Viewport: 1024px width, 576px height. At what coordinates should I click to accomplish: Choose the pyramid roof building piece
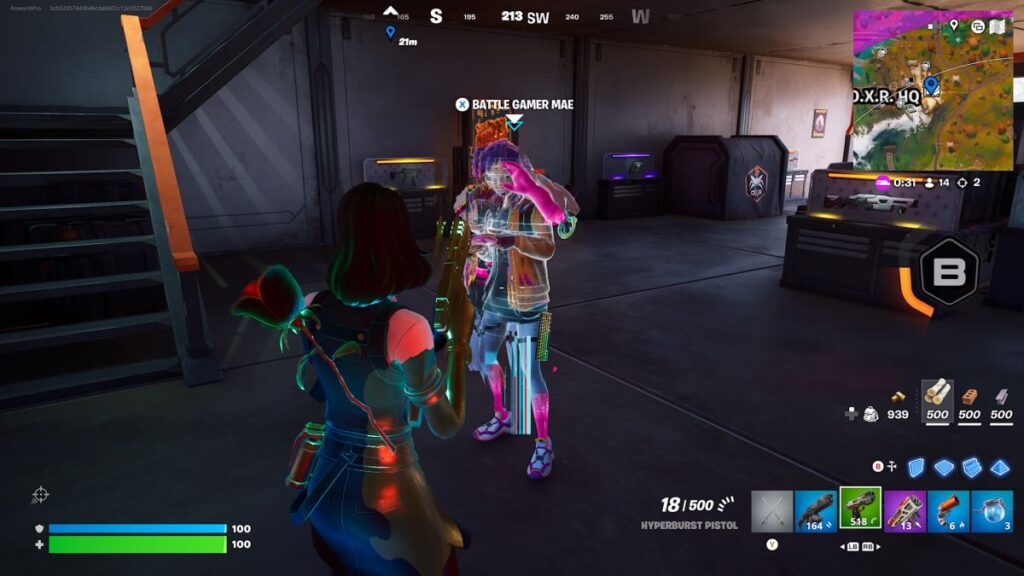coord(999,467)
